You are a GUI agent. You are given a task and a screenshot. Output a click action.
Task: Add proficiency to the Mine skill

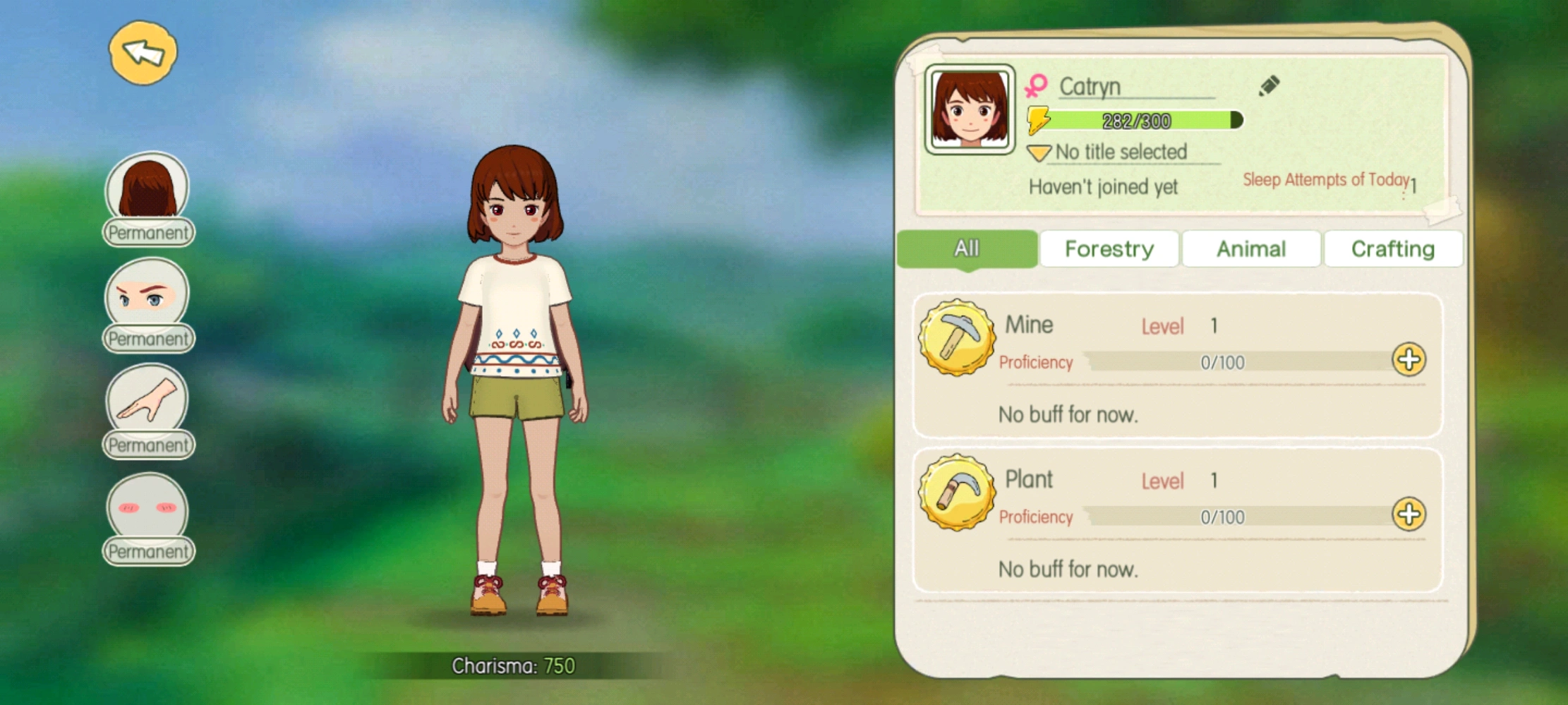point(1409,360)
